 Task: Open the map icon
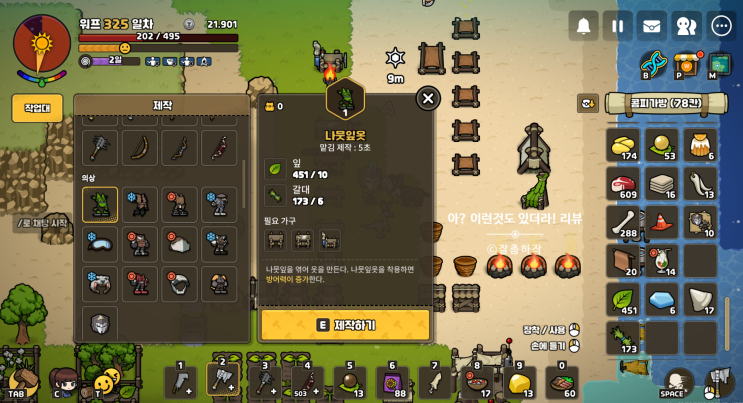[719, 64]
